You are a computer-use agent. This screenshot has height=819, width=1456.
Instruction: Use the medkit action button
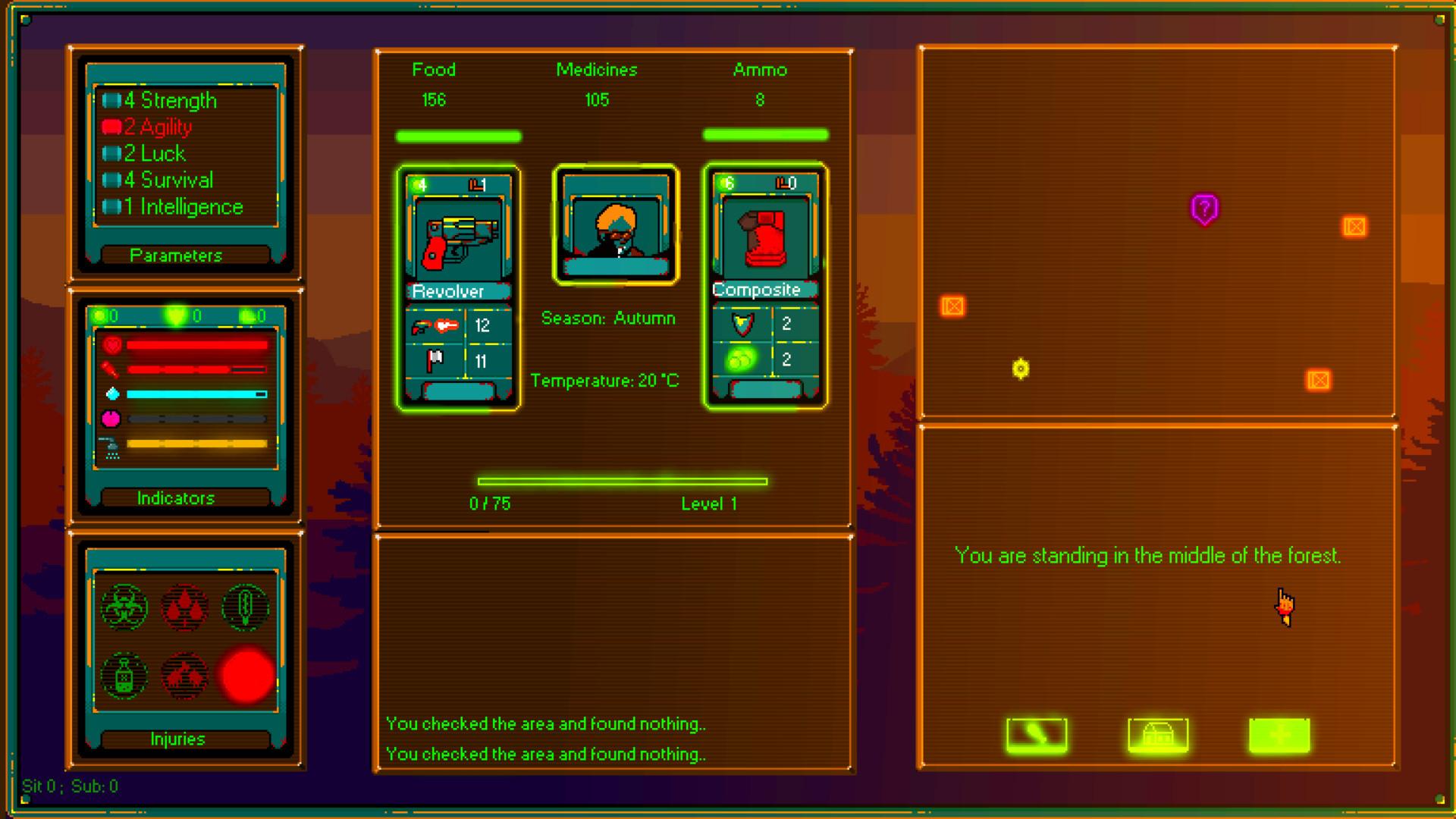1280,734
